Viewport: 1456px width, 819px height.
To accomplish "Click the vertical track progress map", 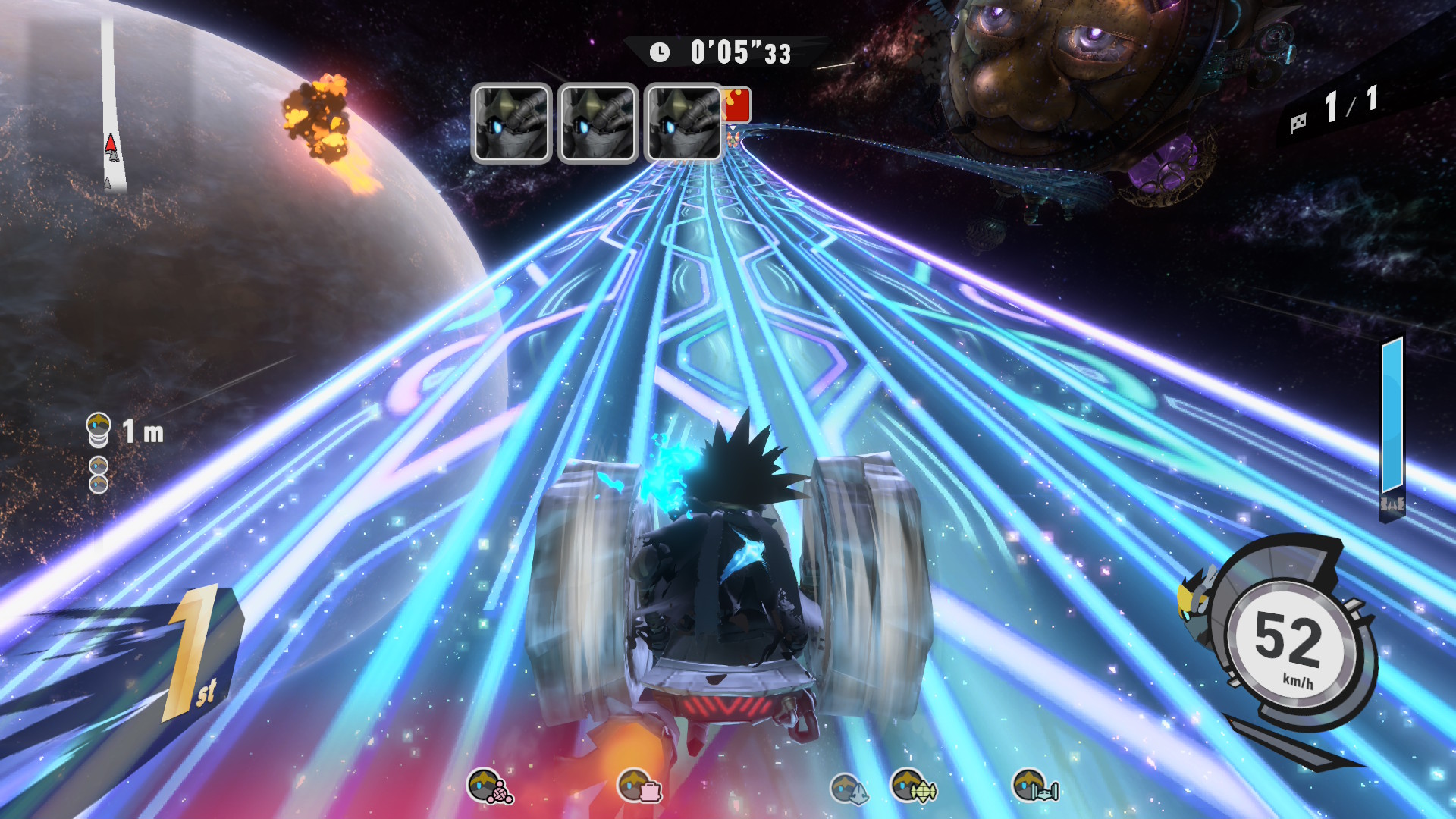I will (x=111, y=106).
